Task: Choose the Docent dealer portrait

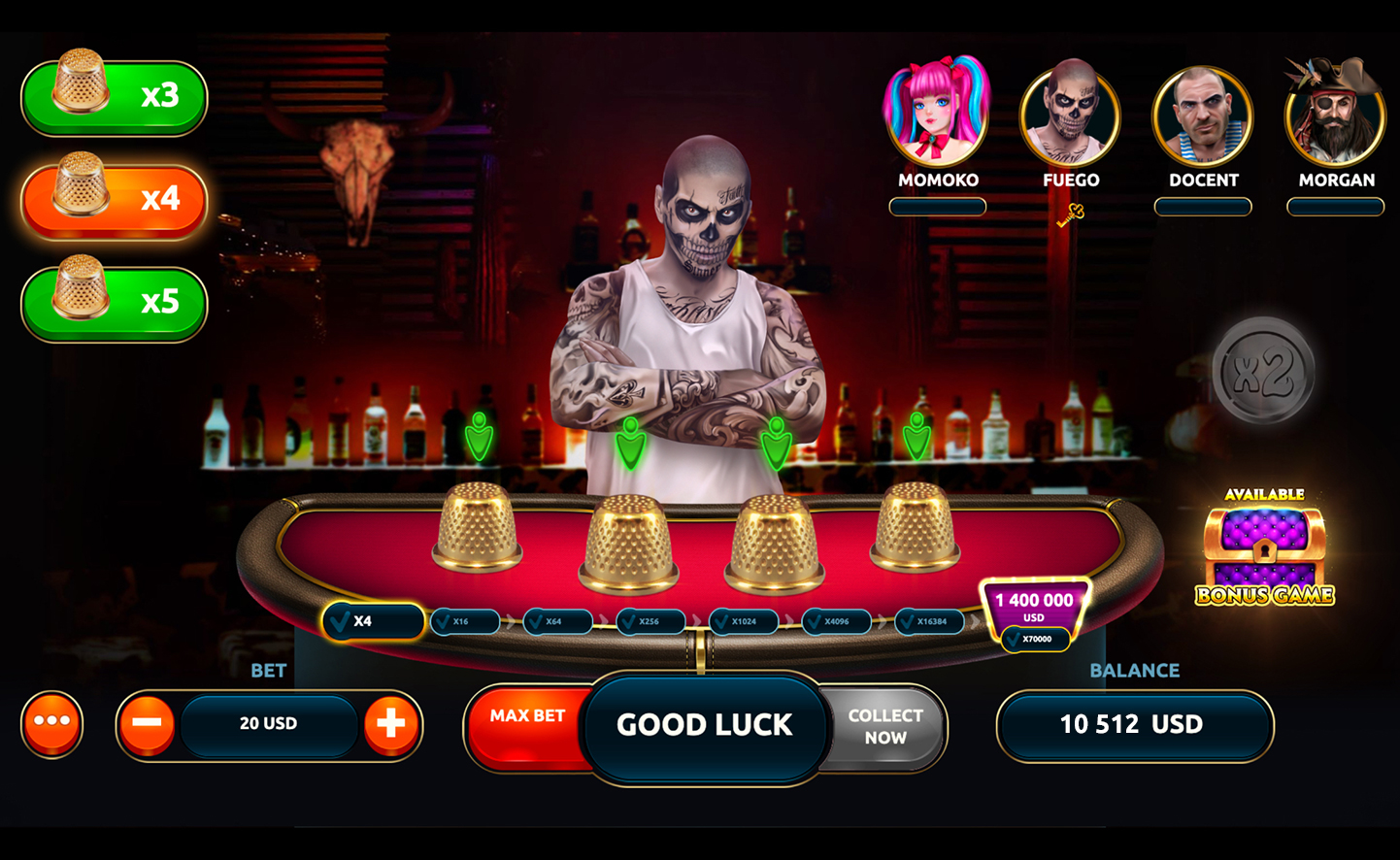Action: pyautogui.click(x=1202, y=116)
